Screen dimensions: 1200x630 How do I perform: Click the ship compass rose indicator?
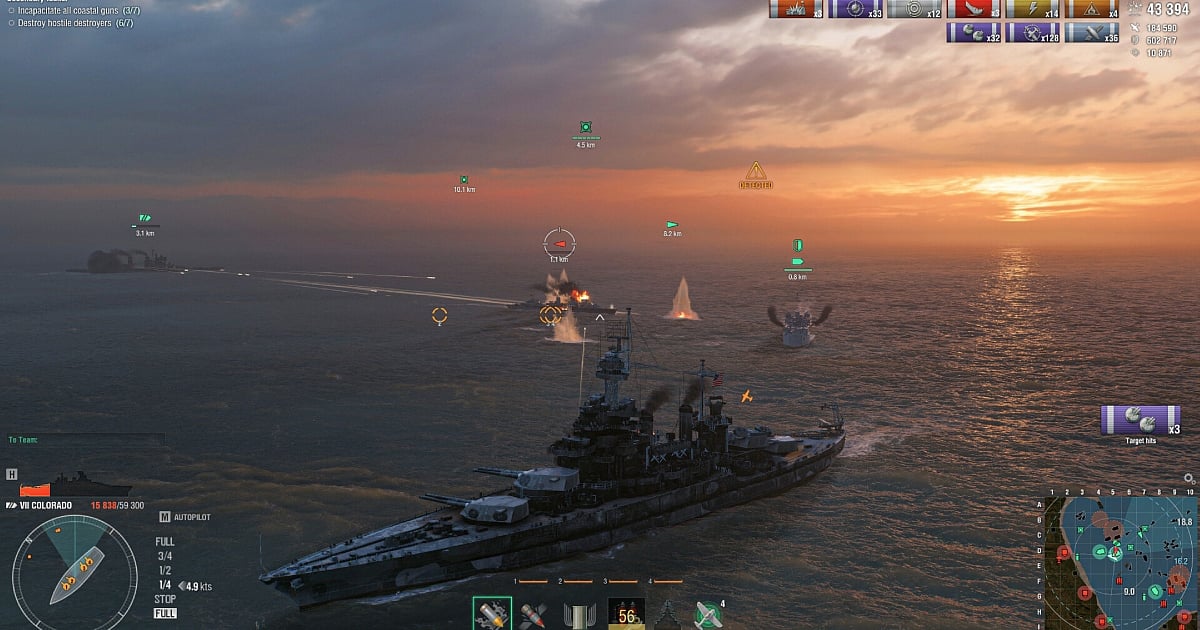pos(74,572)
